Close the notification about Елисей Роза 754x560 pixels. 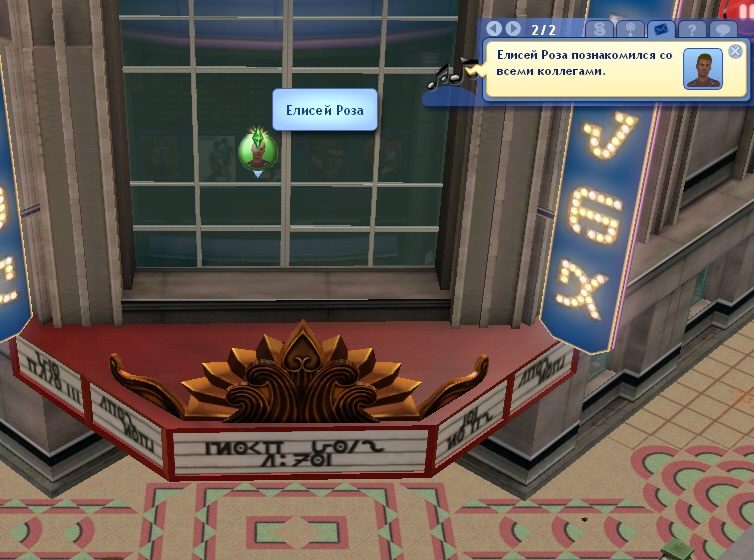coord(735,51)
